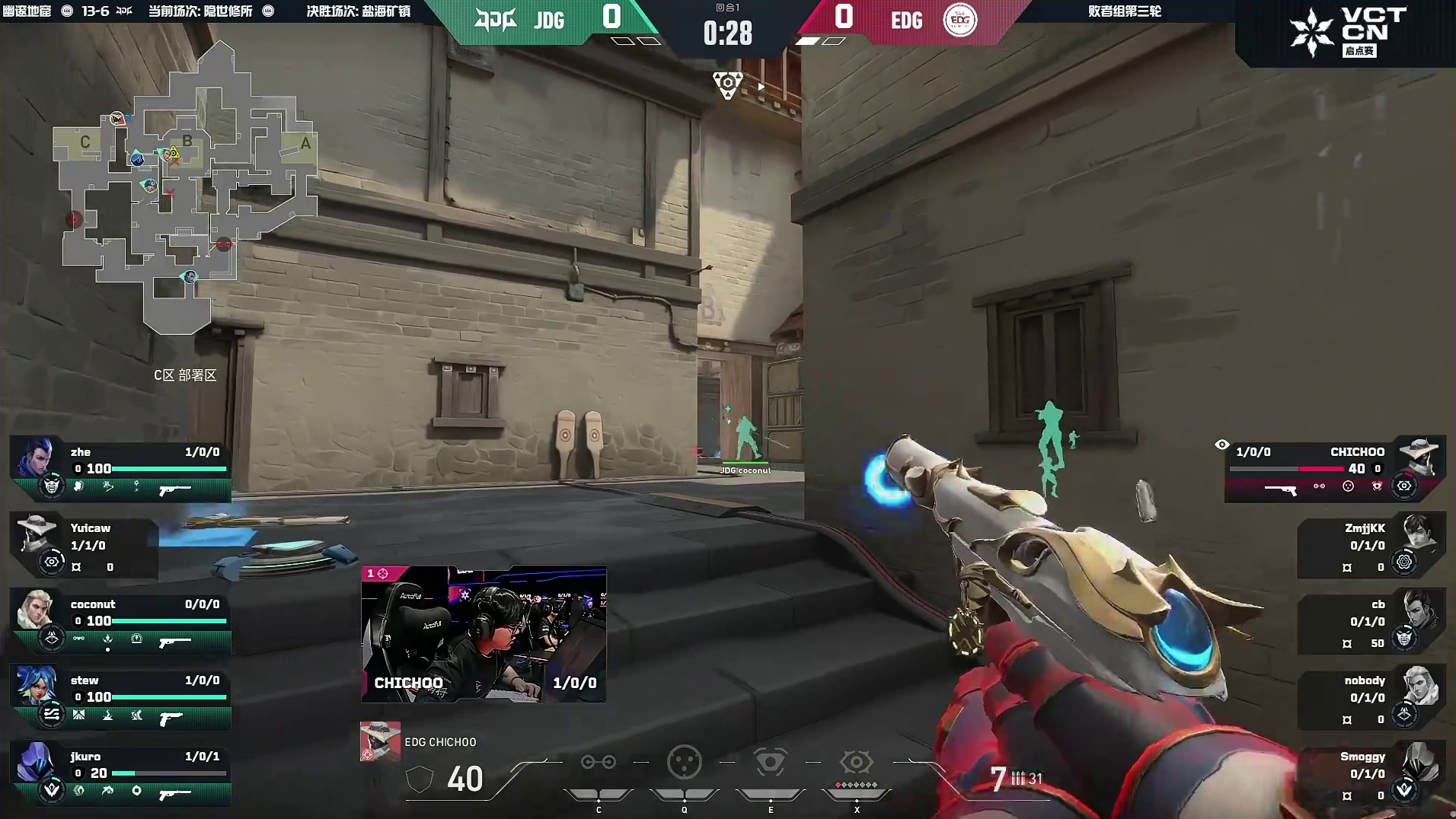The width and height of the screenshot is (1456, 819).
Task: Choose ZmjjKK's player card
Action: pyautogui.click(x=1371, y=546)
